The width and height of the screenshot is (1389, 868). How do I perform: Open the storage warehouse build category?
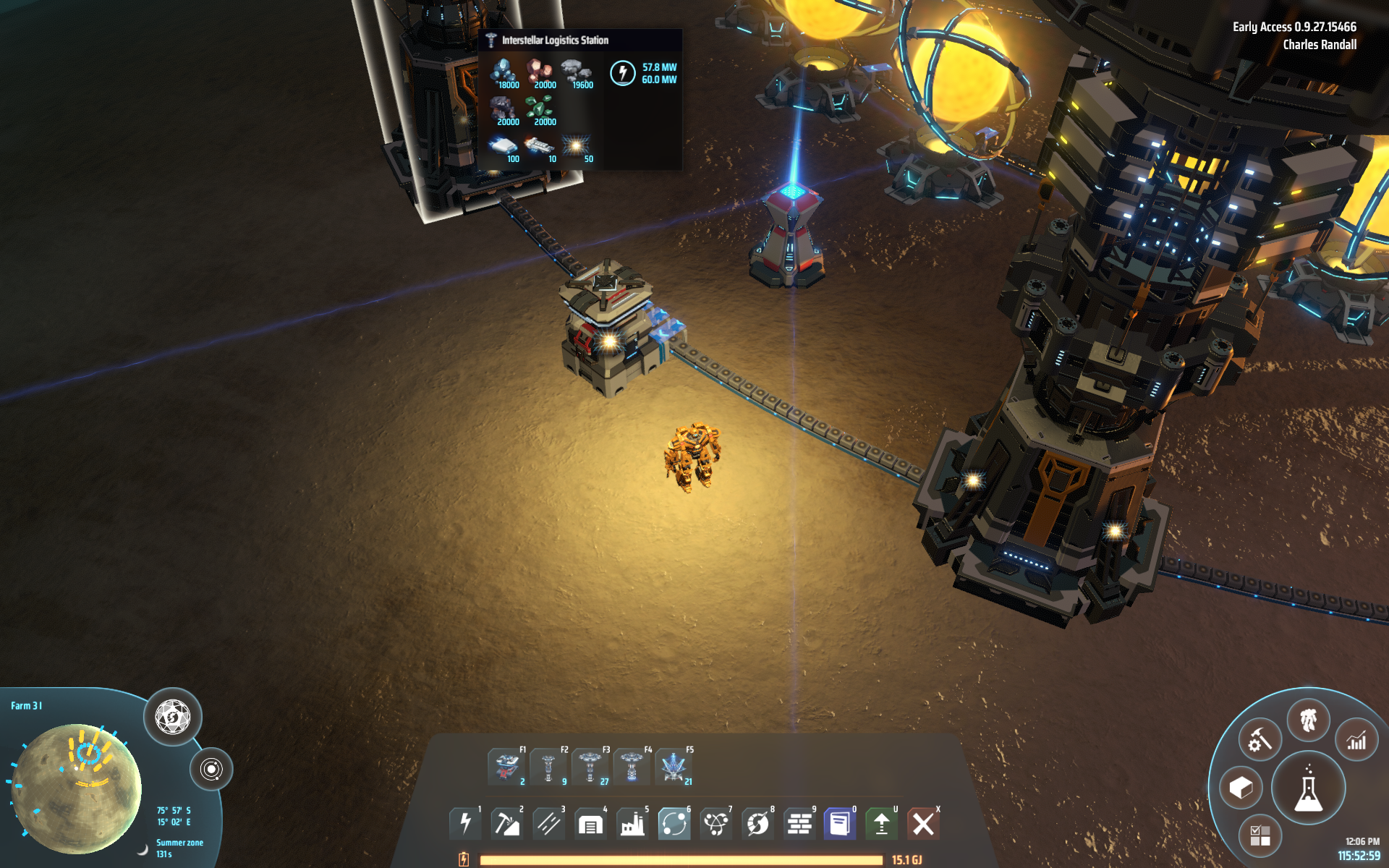tap(590, 823)
